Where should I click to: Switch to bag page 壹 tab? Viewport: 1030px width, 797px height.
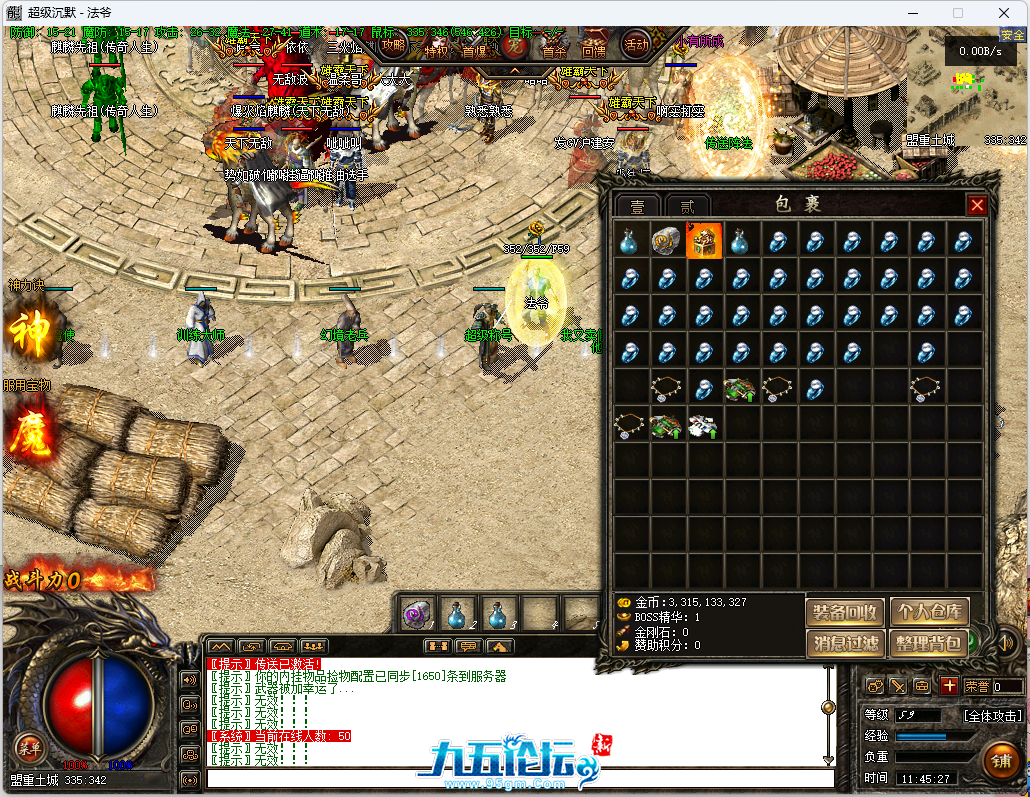[x=637, y=207]
